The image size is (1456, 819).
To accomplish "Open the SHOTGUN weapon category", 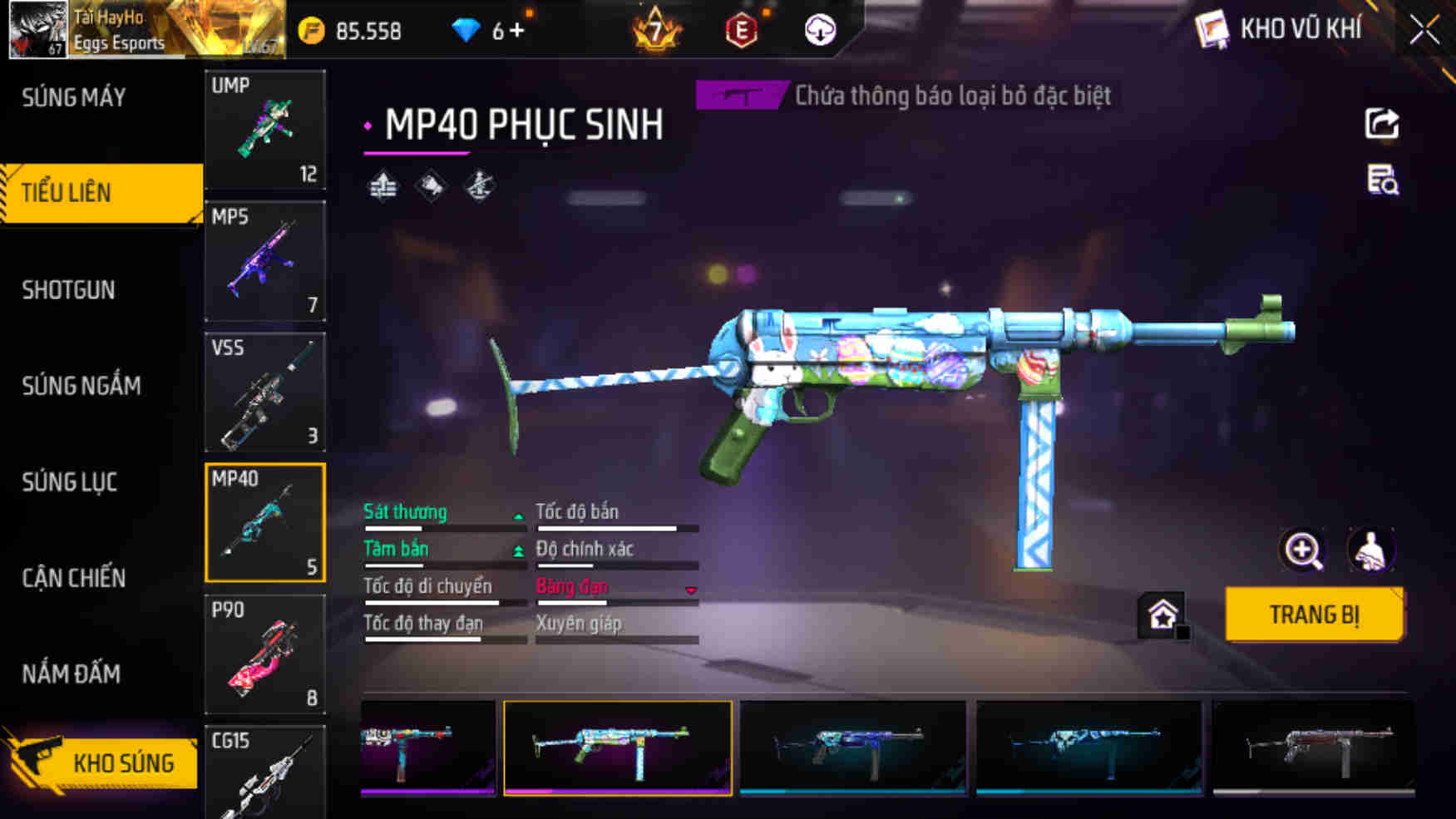I will point(69,289).
